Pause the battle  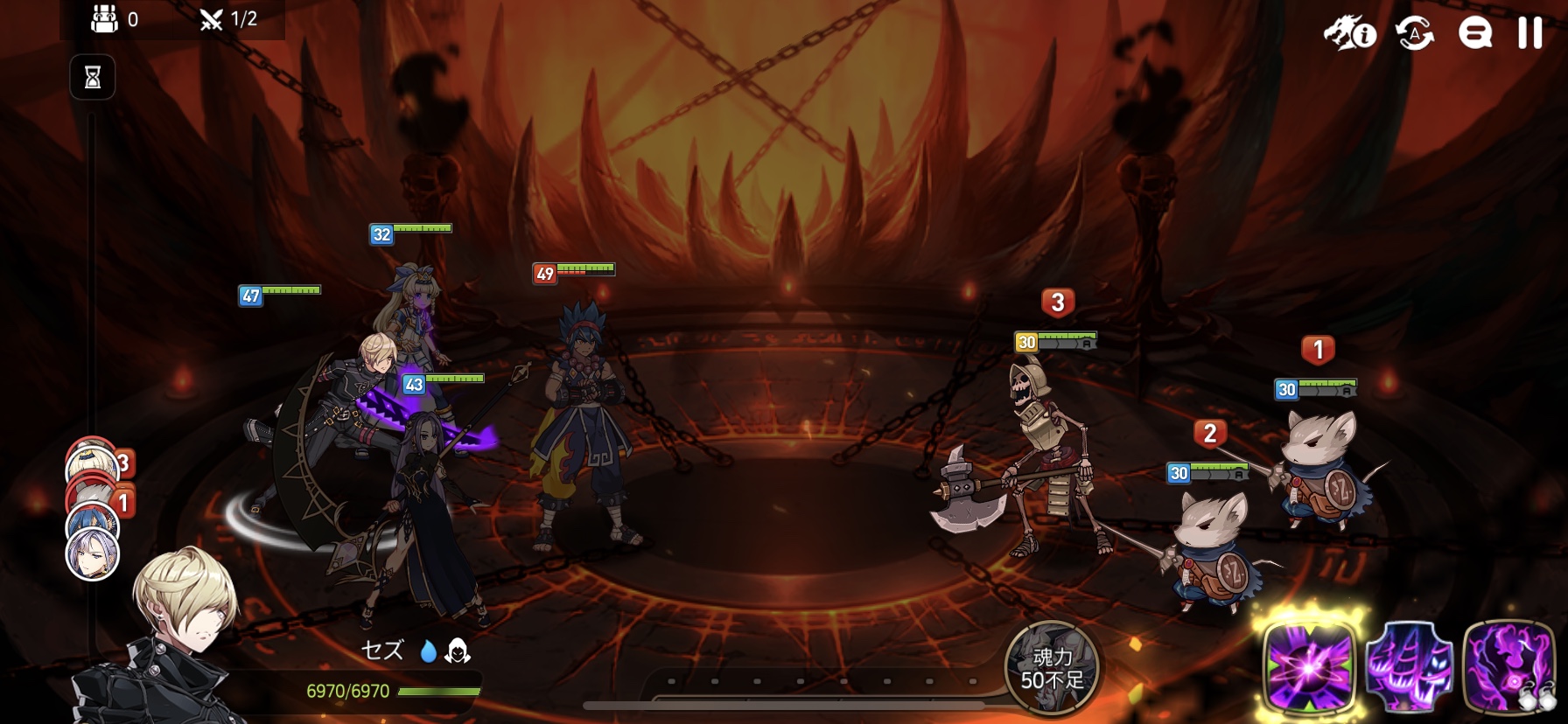1529,33
